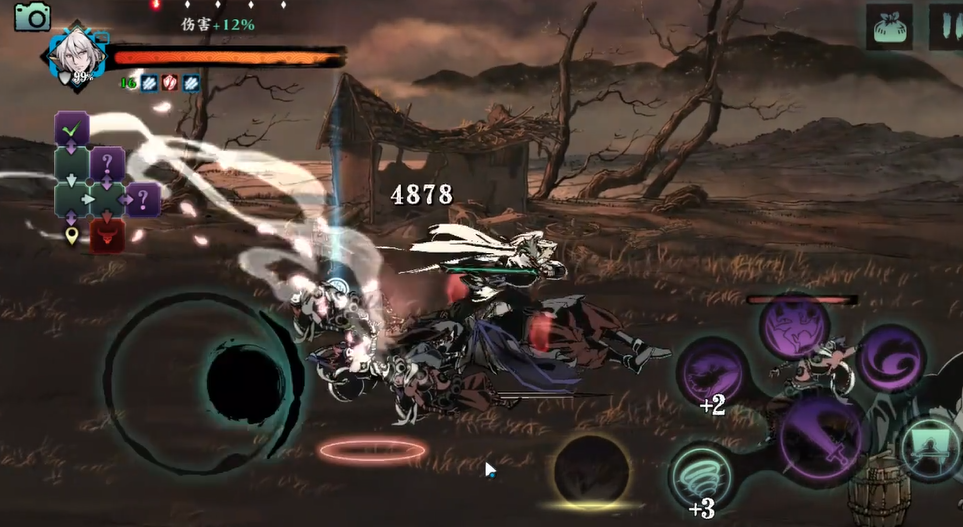The height and width of the screenshot is (527, 963).
Task: Cast the purple beast claw skill
Action: [793, 327]
